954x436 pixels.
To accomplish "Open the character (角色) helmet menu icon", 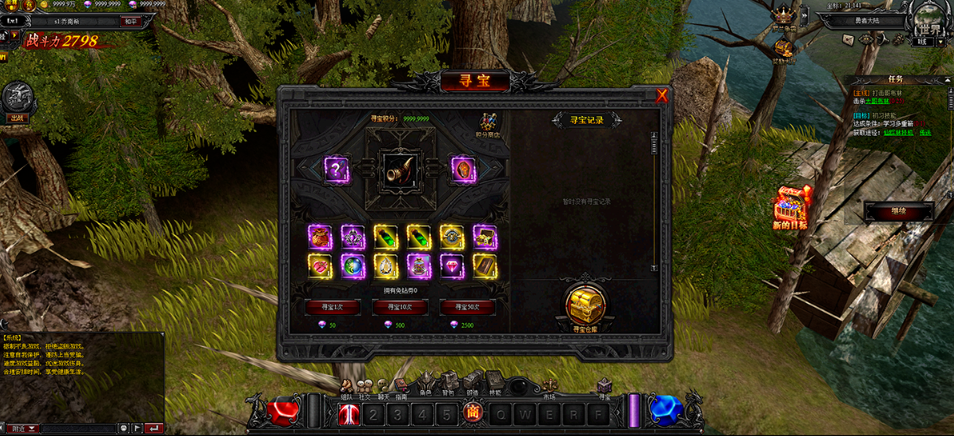I will [425, 381].
